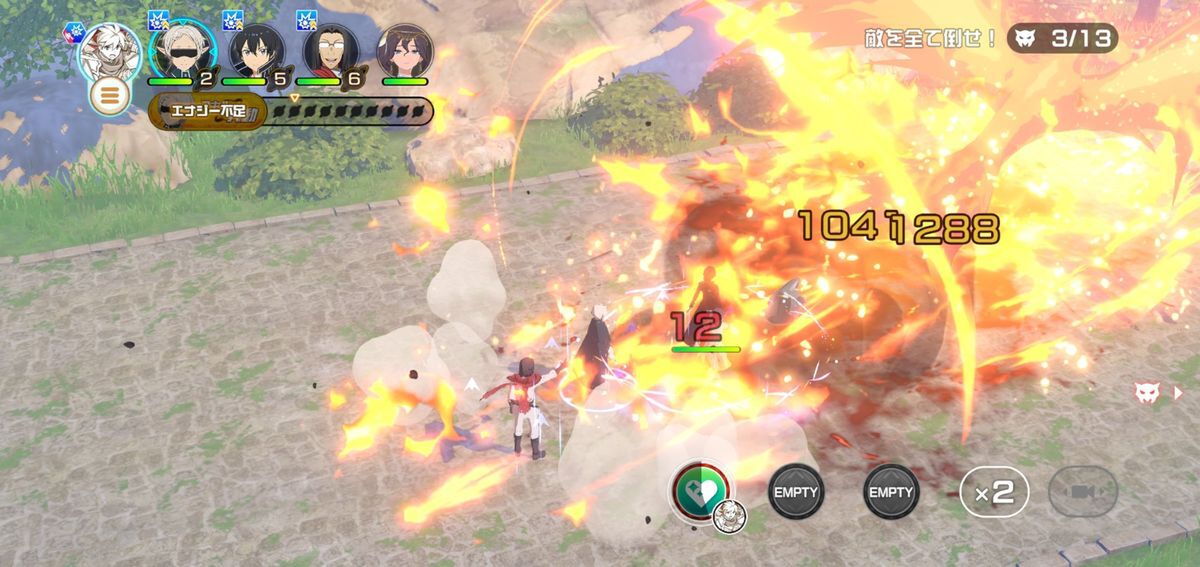This screenshot has height=567, width=1200.
Task: Switch the camera view mode
Action: [1083, 492]
